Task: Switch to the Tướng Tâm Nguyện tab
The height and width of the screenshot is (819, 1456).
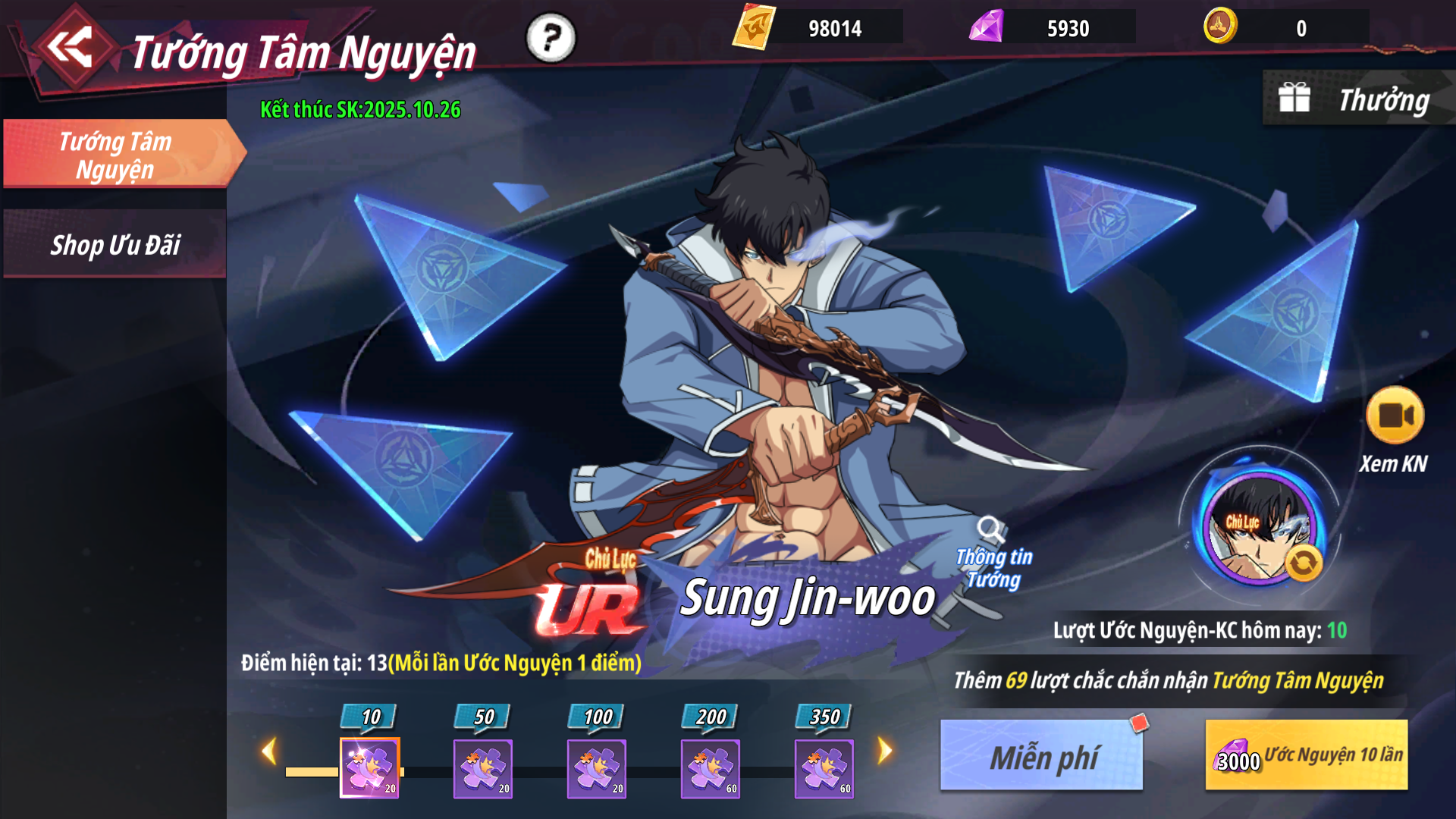Action: 116,155
